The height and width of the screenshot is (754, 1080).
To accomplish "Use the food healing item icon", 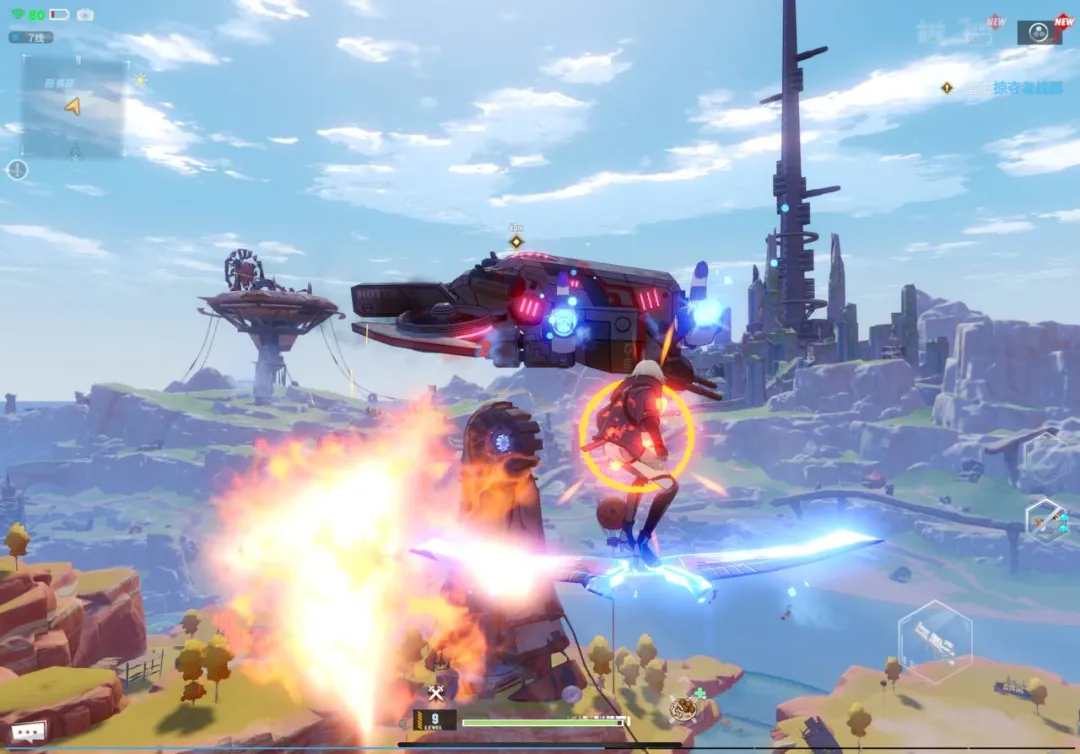I will tap(683, 709).
